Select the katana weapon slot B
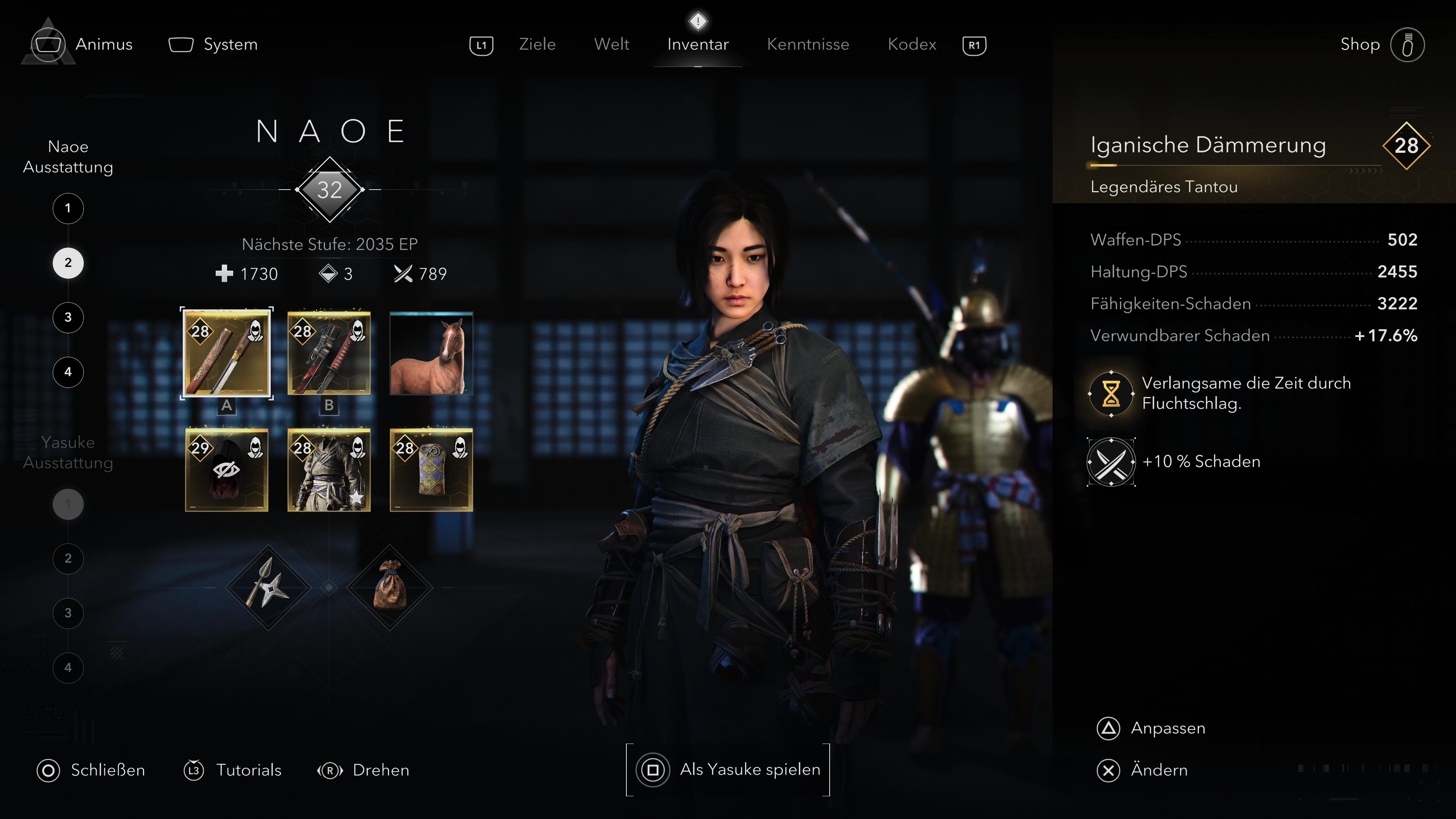 (329, 353)
